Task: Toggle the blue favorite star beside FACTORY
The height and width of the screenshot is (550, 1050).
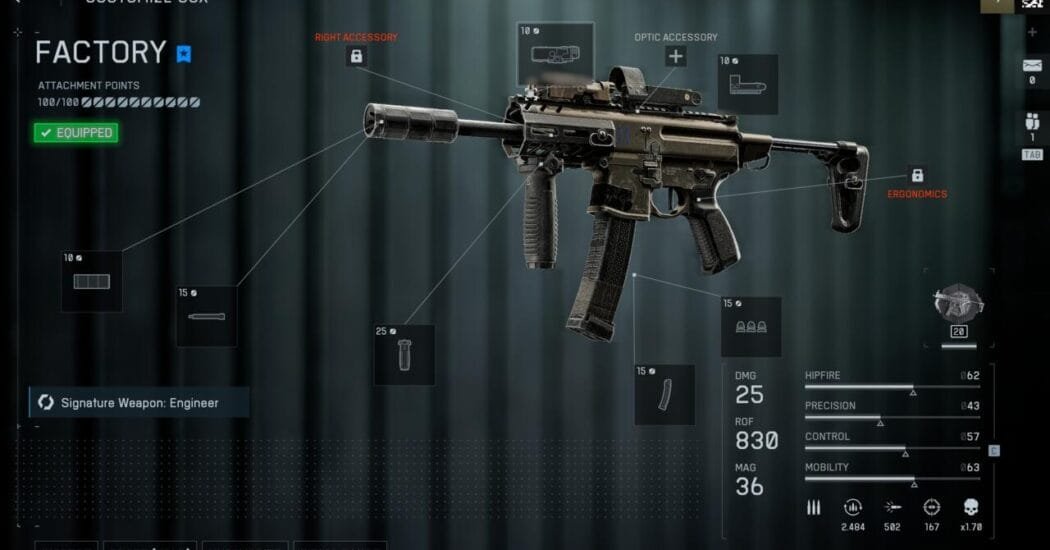Action: point(184,54)
